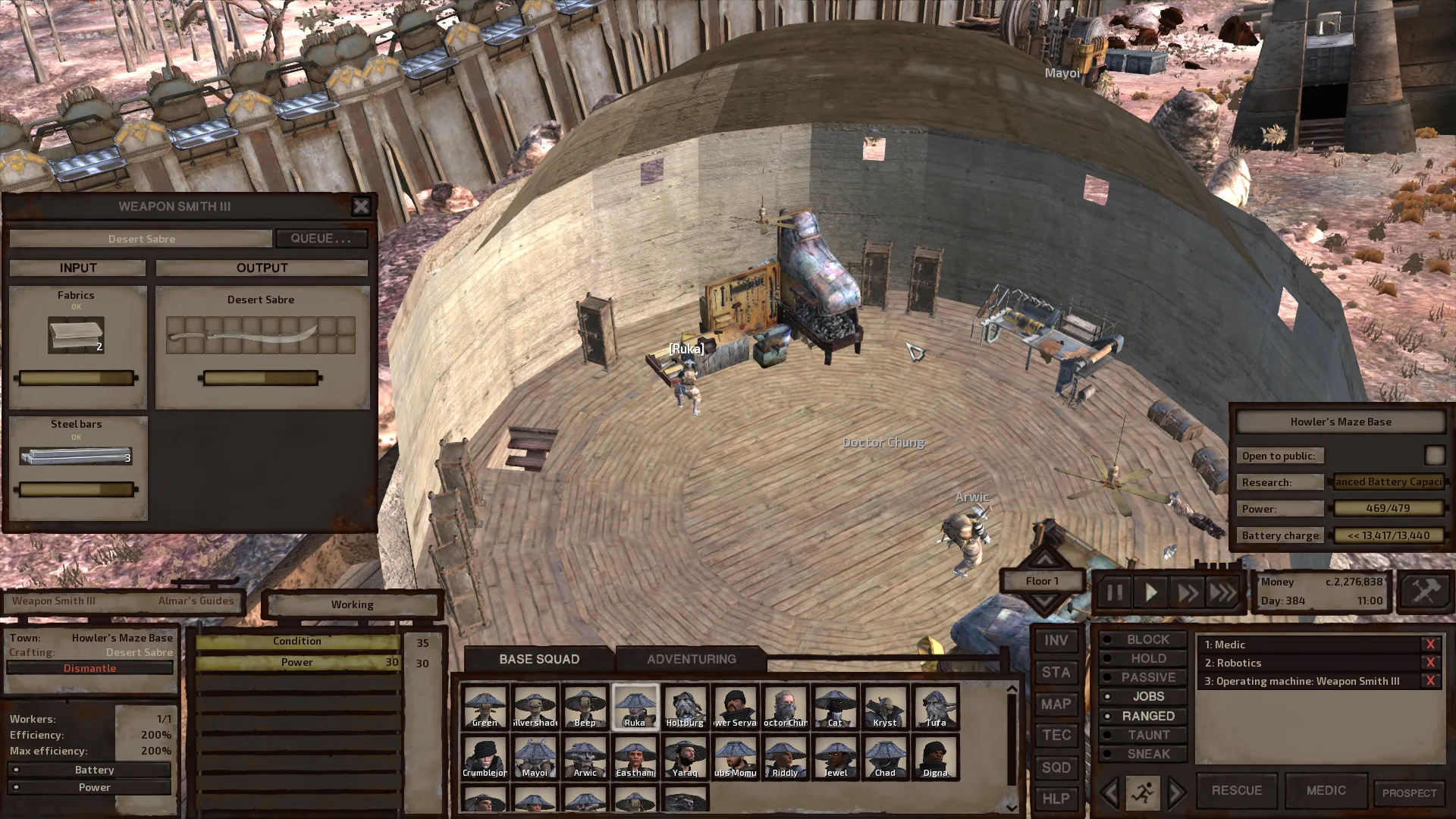Remove the Medic job
This screenshot has width=1456, height=819.
(x=1430, y=645)
